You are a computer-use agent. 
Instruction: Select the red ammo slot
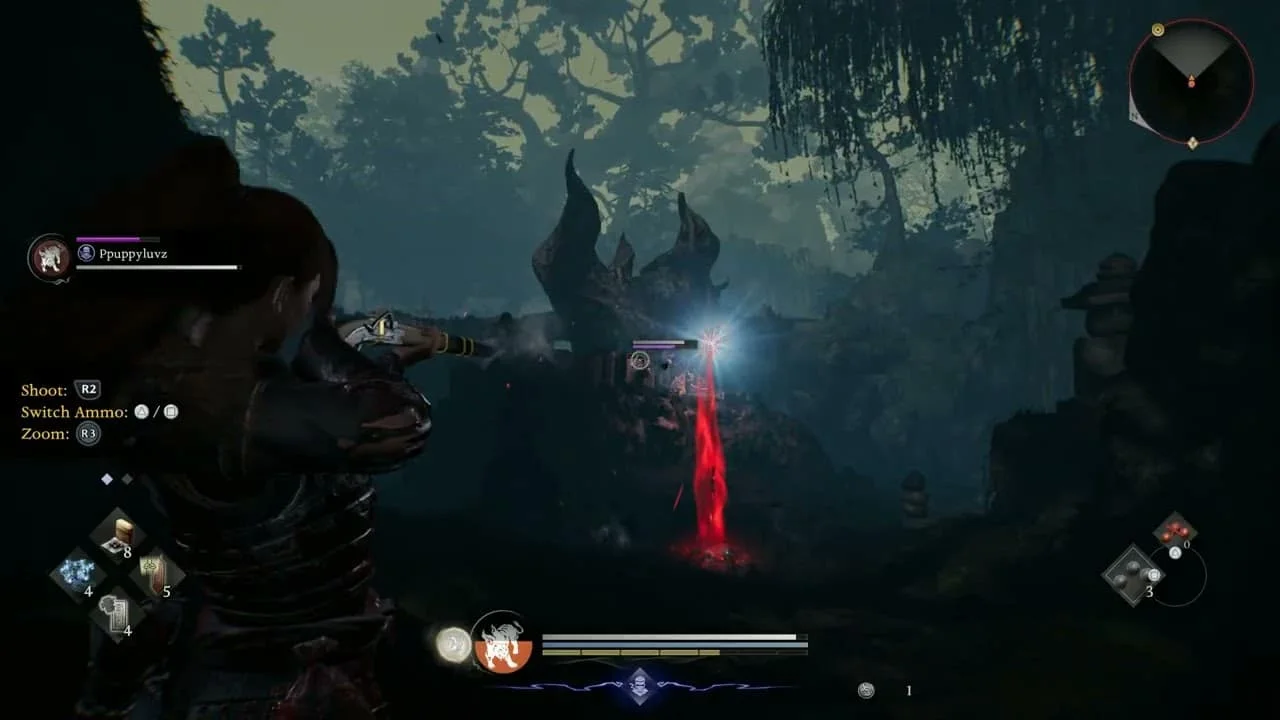(x=1174, y=530)
